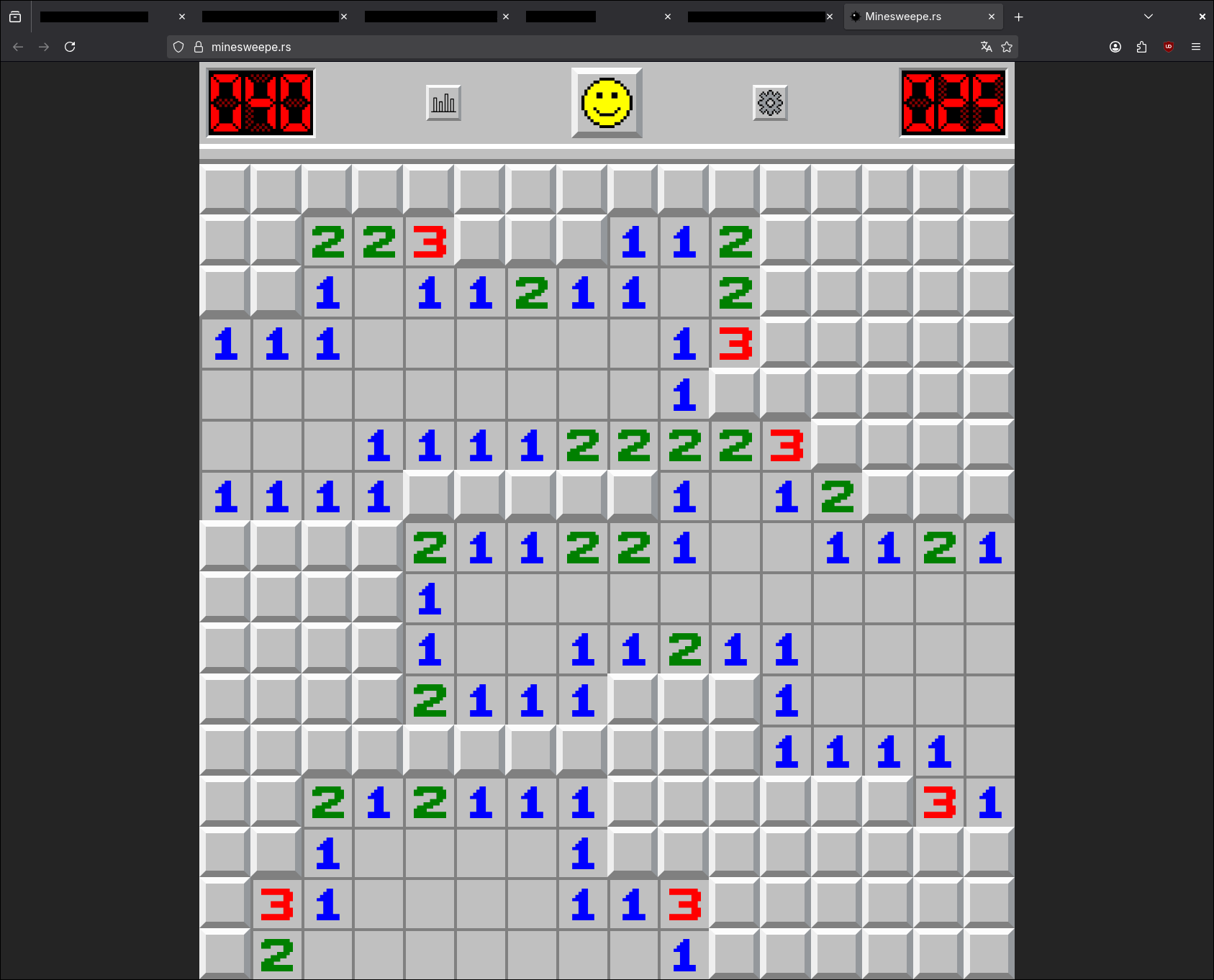Open the page translation icon in address bar
The width and height of the screenshot is (1214, 980).
986,47
